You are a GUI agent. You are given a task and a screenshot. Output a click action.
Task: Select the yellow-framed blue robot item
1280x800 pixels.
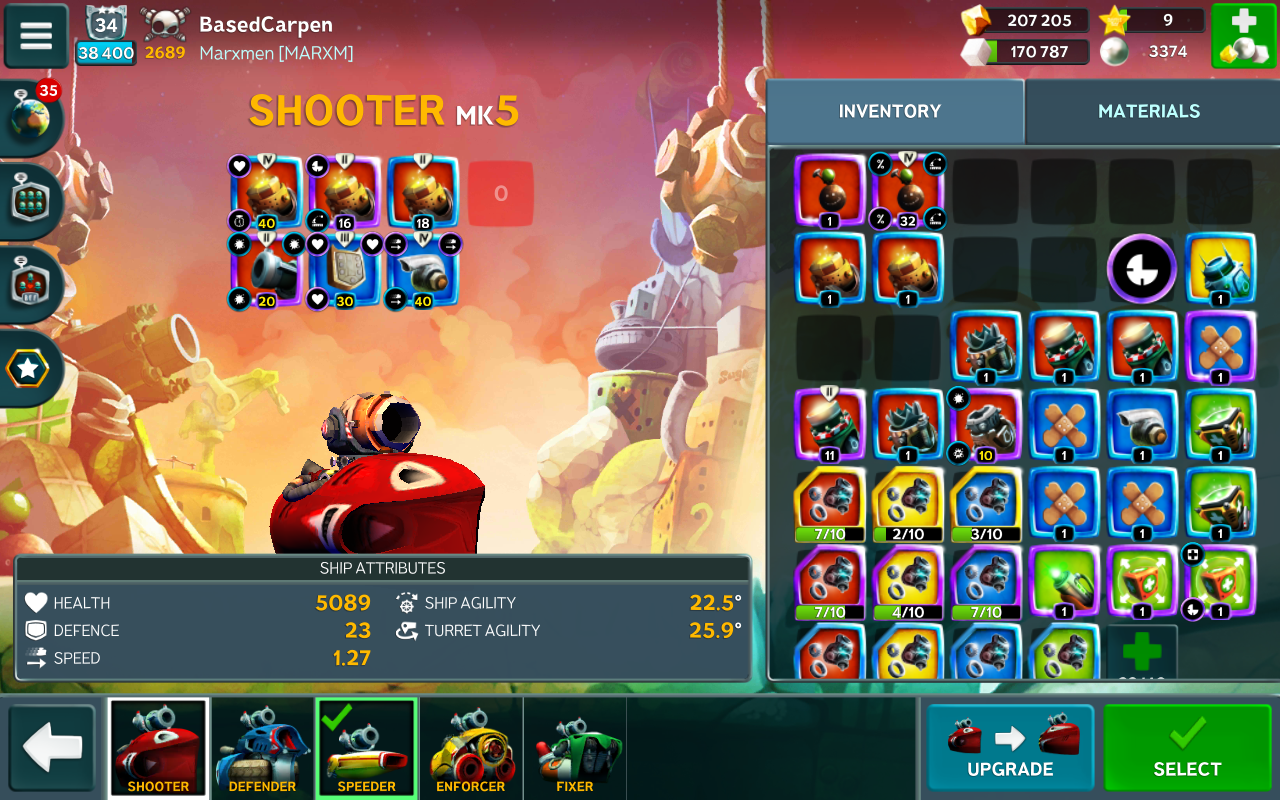1220,268
